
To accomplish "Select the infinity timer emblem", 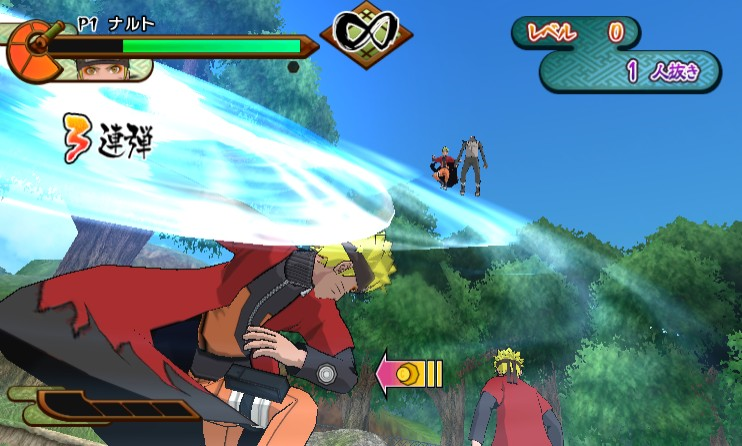I will tap(366, 34).
